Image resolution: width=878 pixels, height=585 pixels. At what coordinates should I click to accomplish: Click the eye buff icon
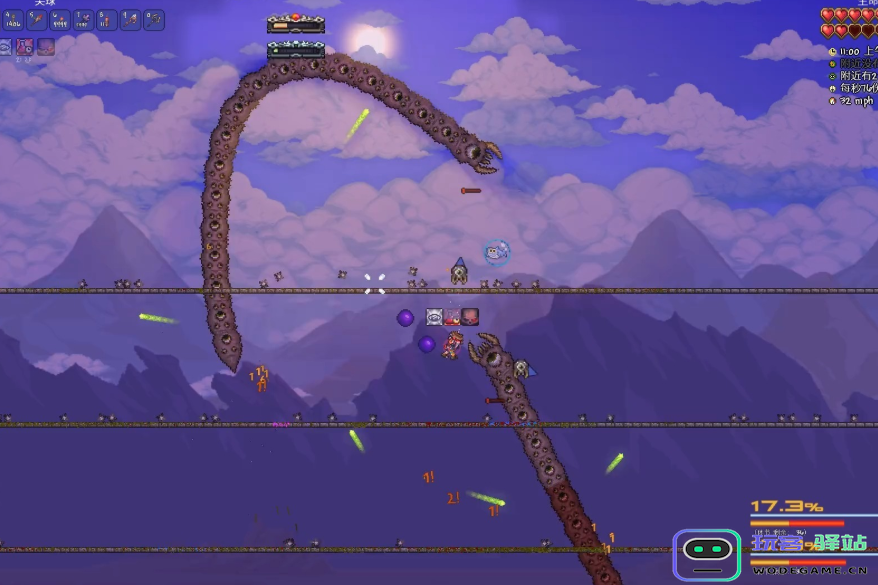5,47
